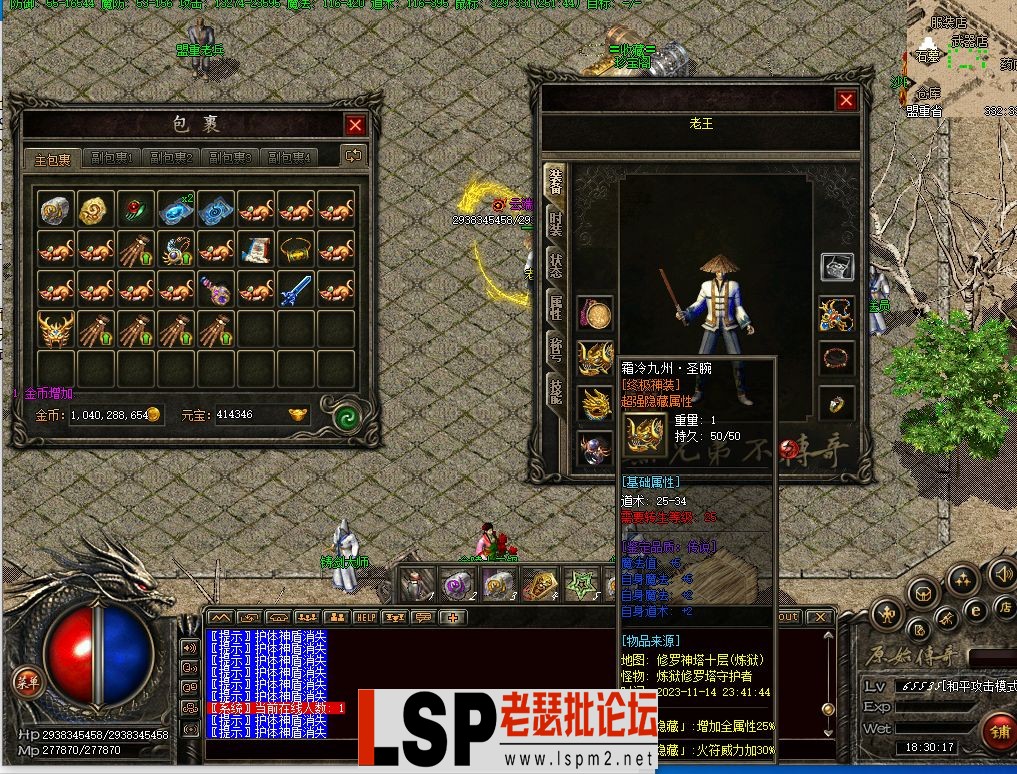Image resolution: width=1017 pixels, height=774 pixels.
Task: Close the 老王 character panel
Action: (x=846, y=100)
